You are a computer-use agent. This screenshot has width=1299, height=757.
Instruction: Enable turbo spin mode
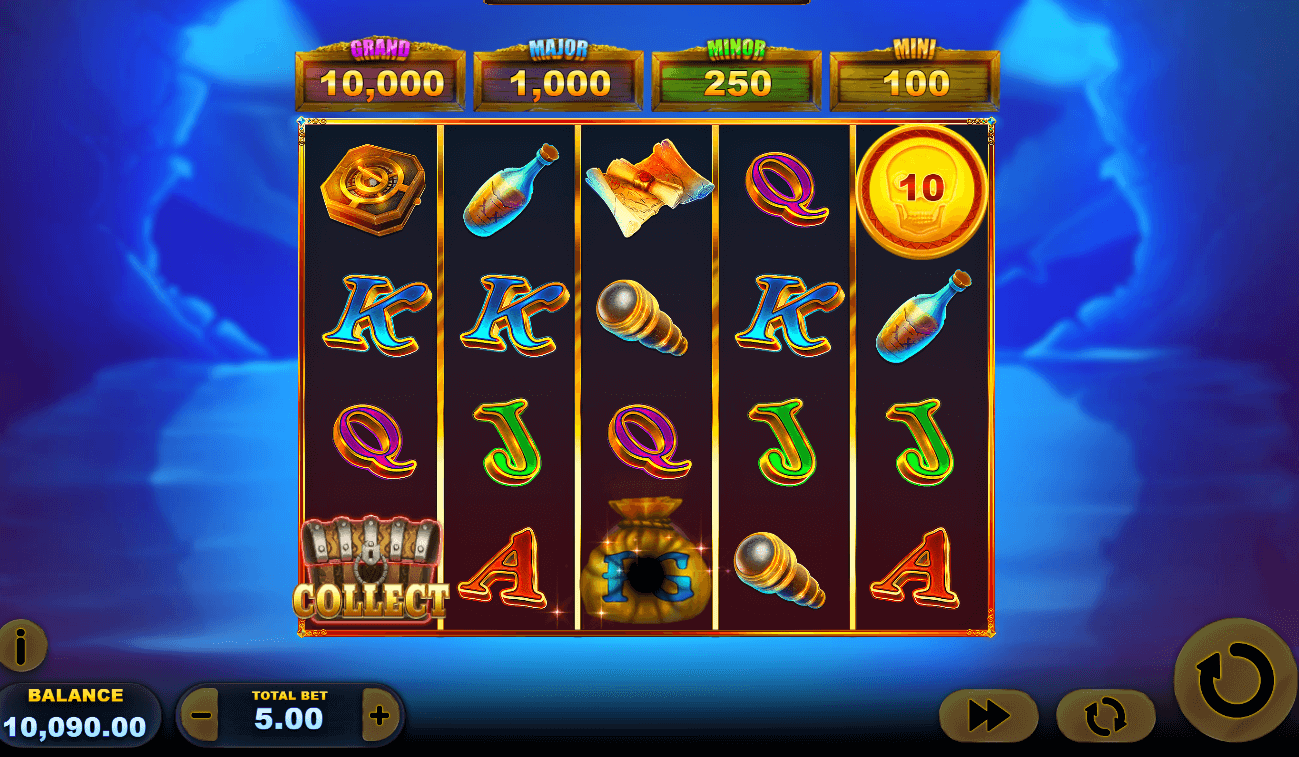tap(988, 716)
